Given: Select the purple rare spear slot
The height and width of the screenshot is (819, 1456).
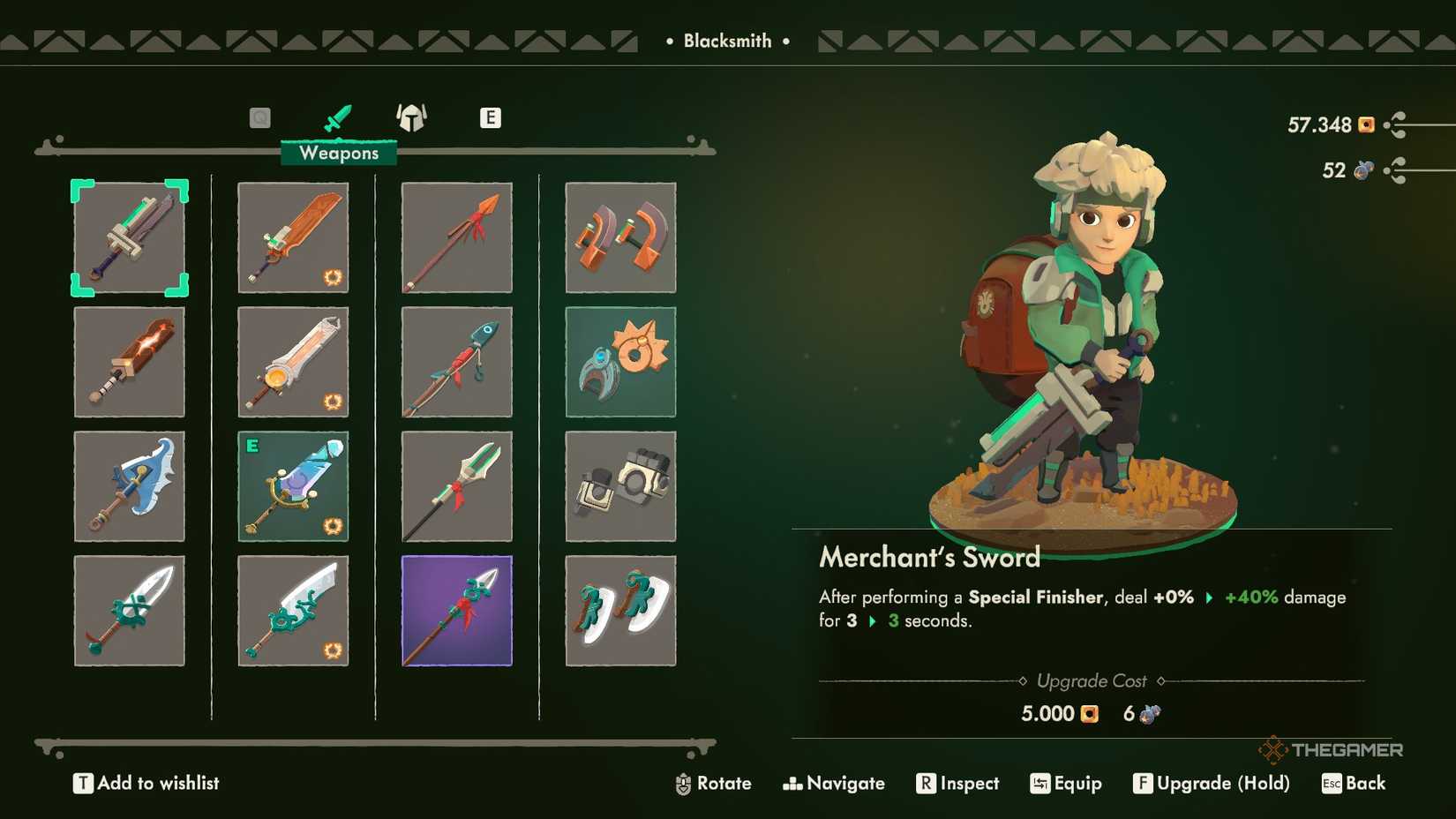Looking at the screenshot, I should coord(456,610).
